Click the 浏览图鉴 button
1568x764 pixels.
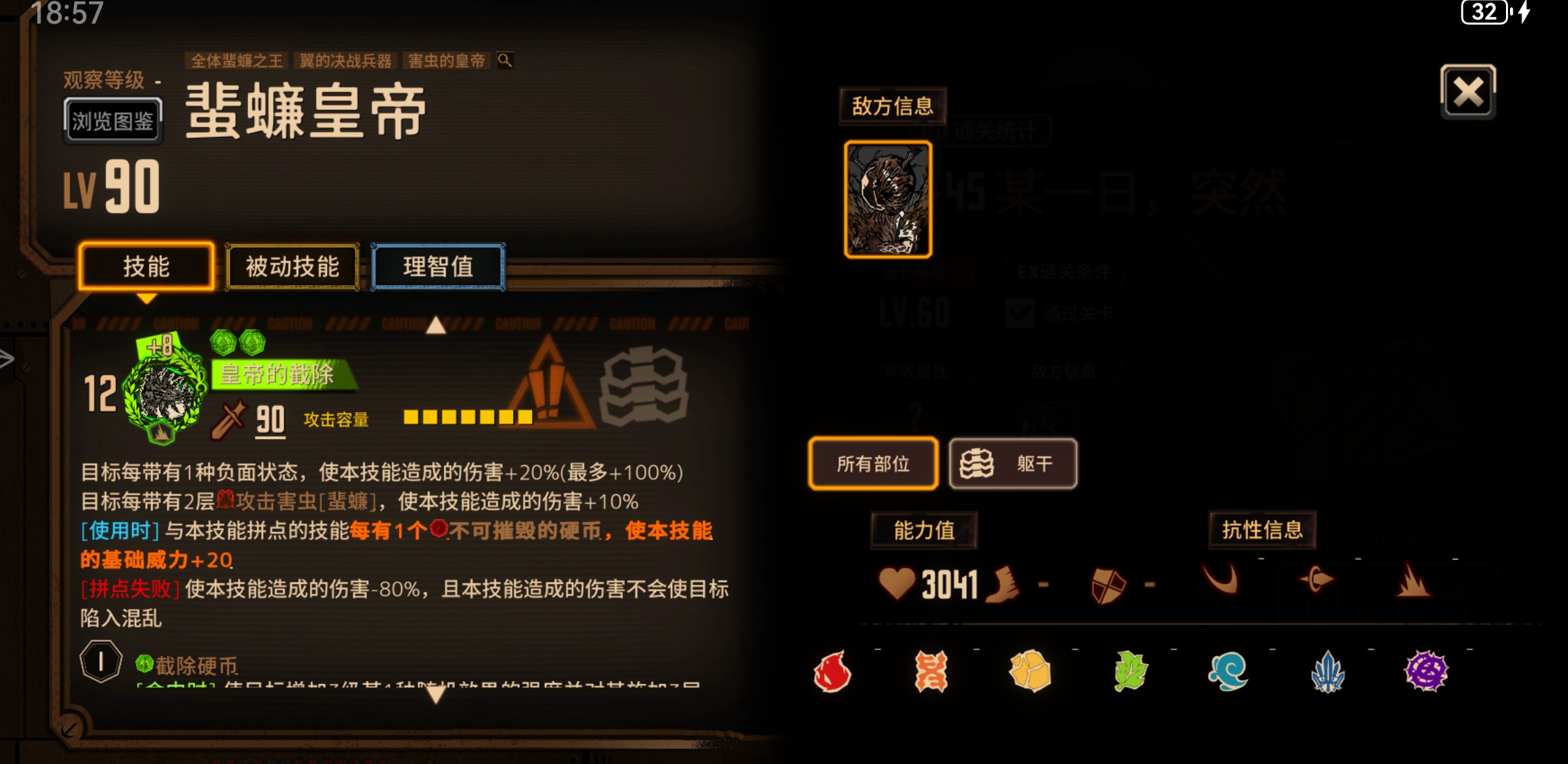[x=113, y=122]
